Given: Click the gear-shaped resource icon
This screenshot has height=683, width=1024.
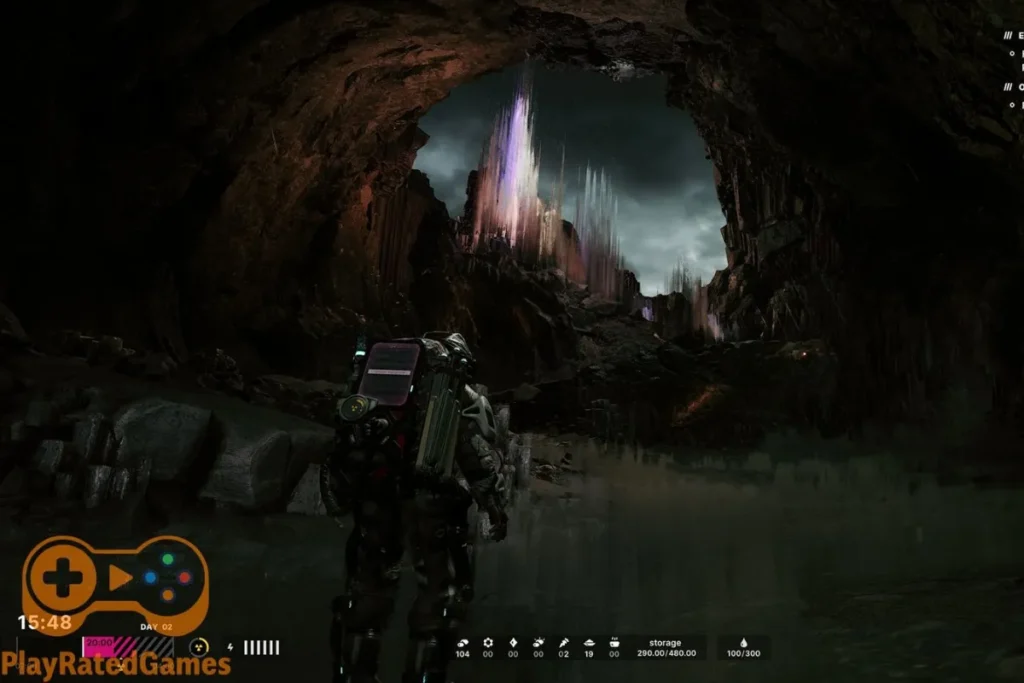Looking at the screenshot, I should pyautogui.click(x=488, y=642).
